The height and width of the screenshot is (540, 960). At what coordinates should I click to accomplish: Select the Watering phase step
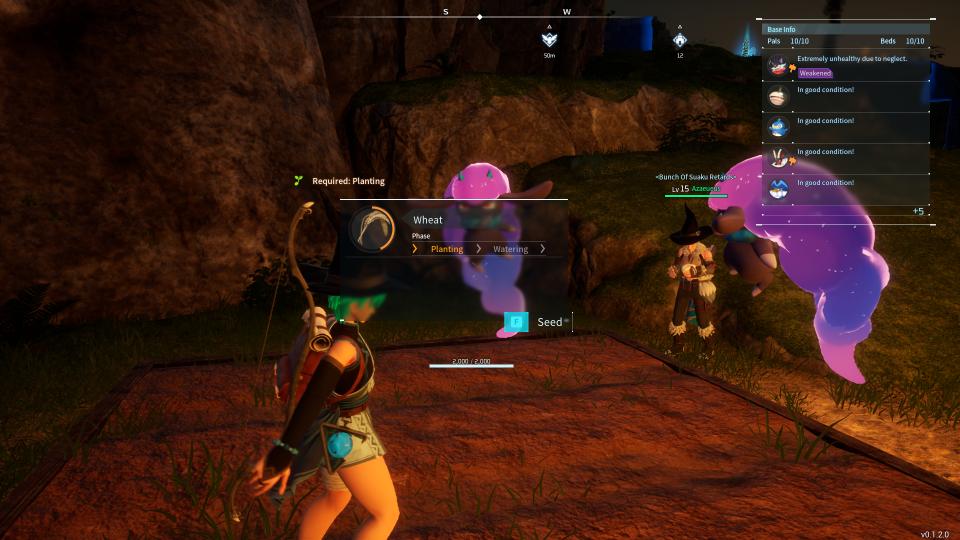[x=510, y=249]
